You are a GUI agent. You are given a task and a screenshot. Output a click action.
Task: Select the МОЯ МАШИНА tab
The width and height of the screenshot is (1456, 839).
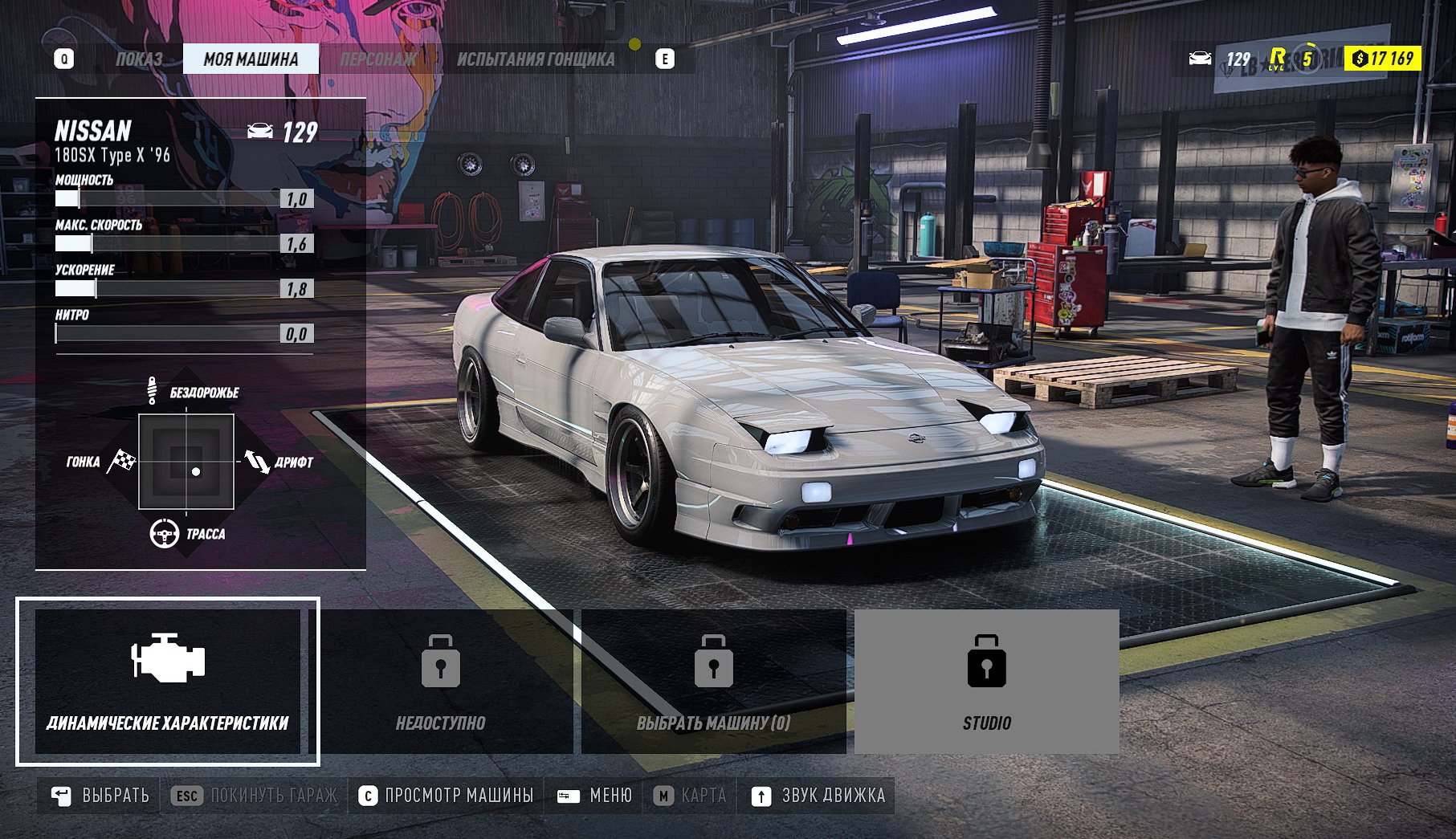(251, 59)
